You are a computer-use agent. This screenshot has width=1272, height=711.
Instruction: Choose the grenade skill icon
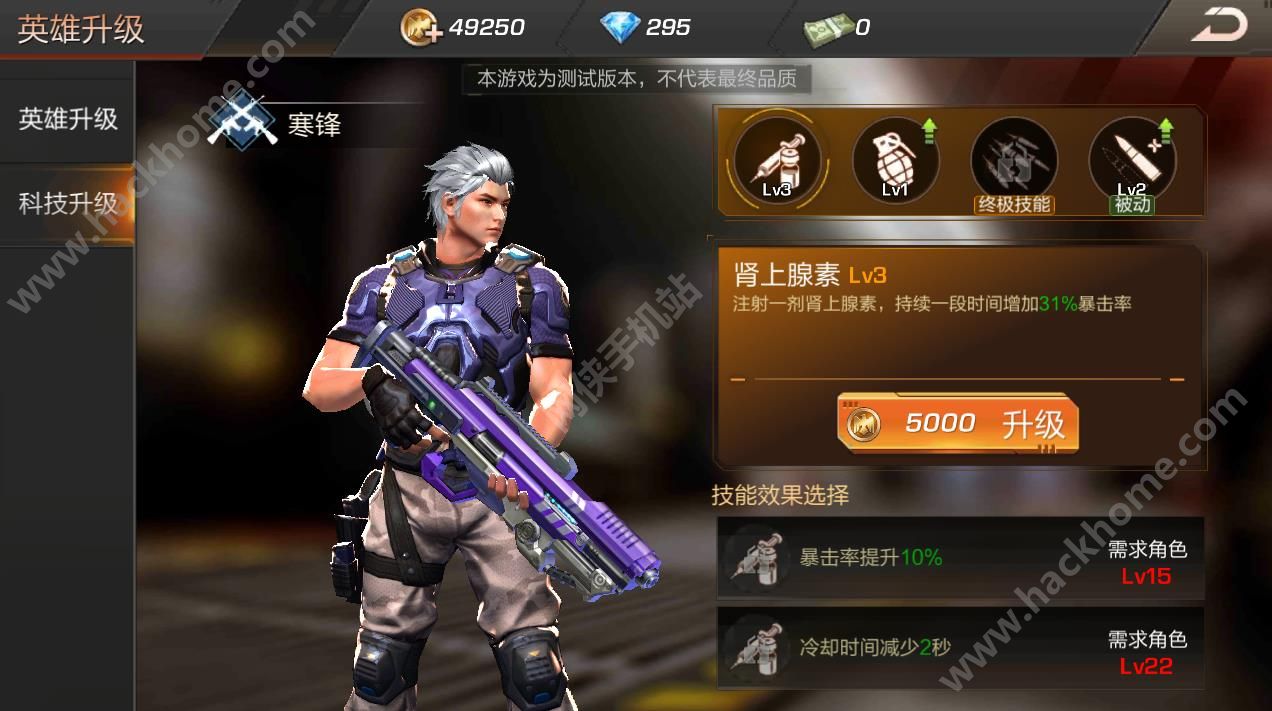click(895, 160)
